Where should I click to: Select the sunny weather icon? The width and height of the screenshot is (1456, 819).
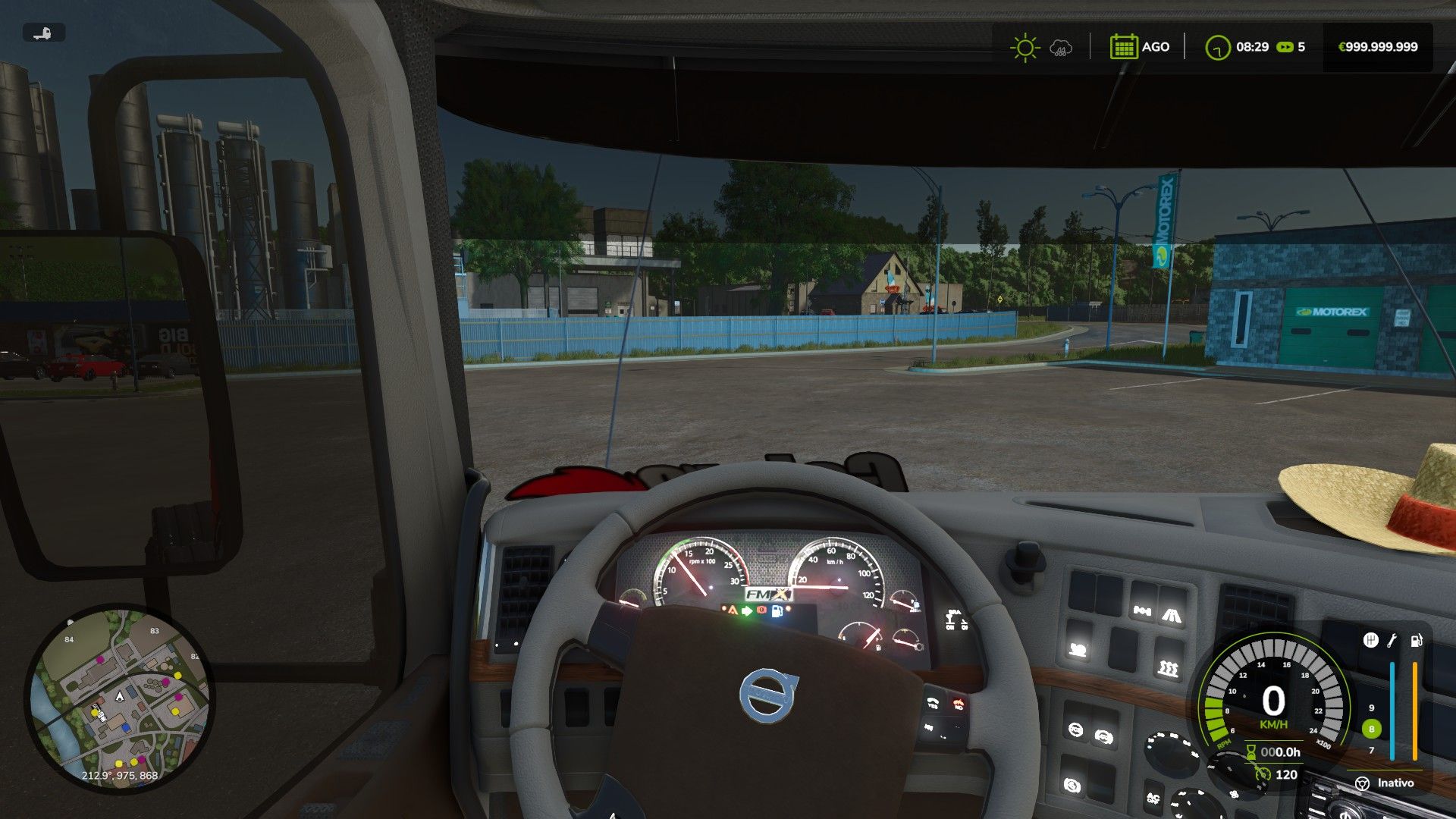point(1025,47)
